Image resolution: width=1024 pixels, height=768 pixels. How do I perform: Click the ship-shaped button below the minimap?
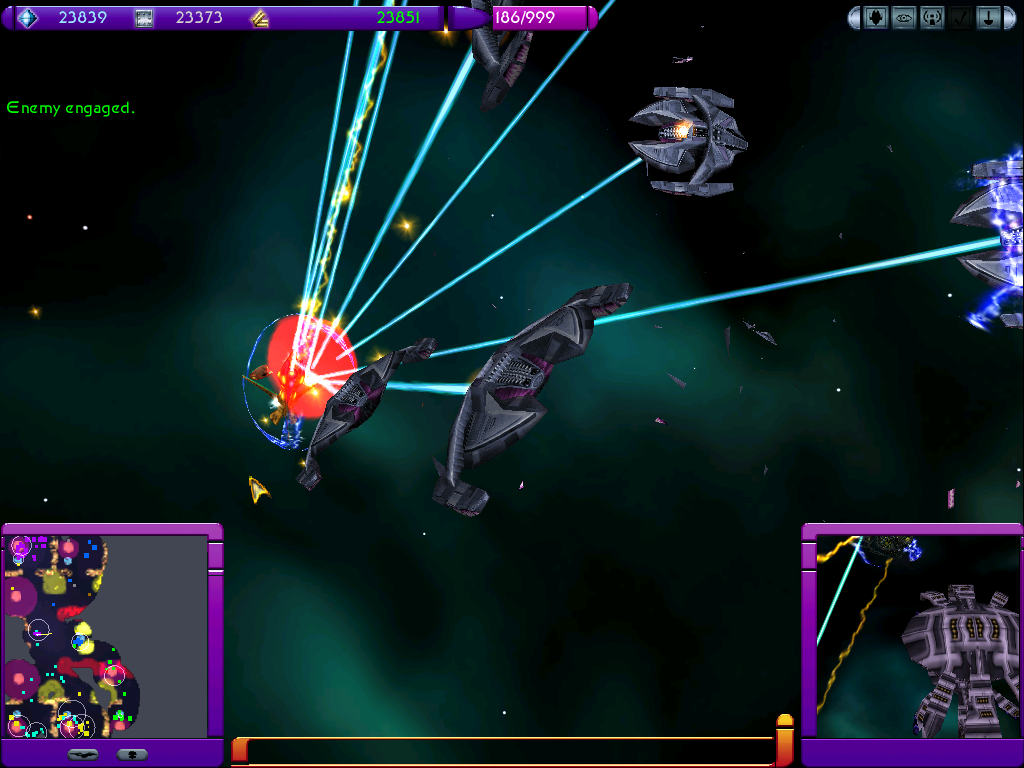tap(84, 754)
